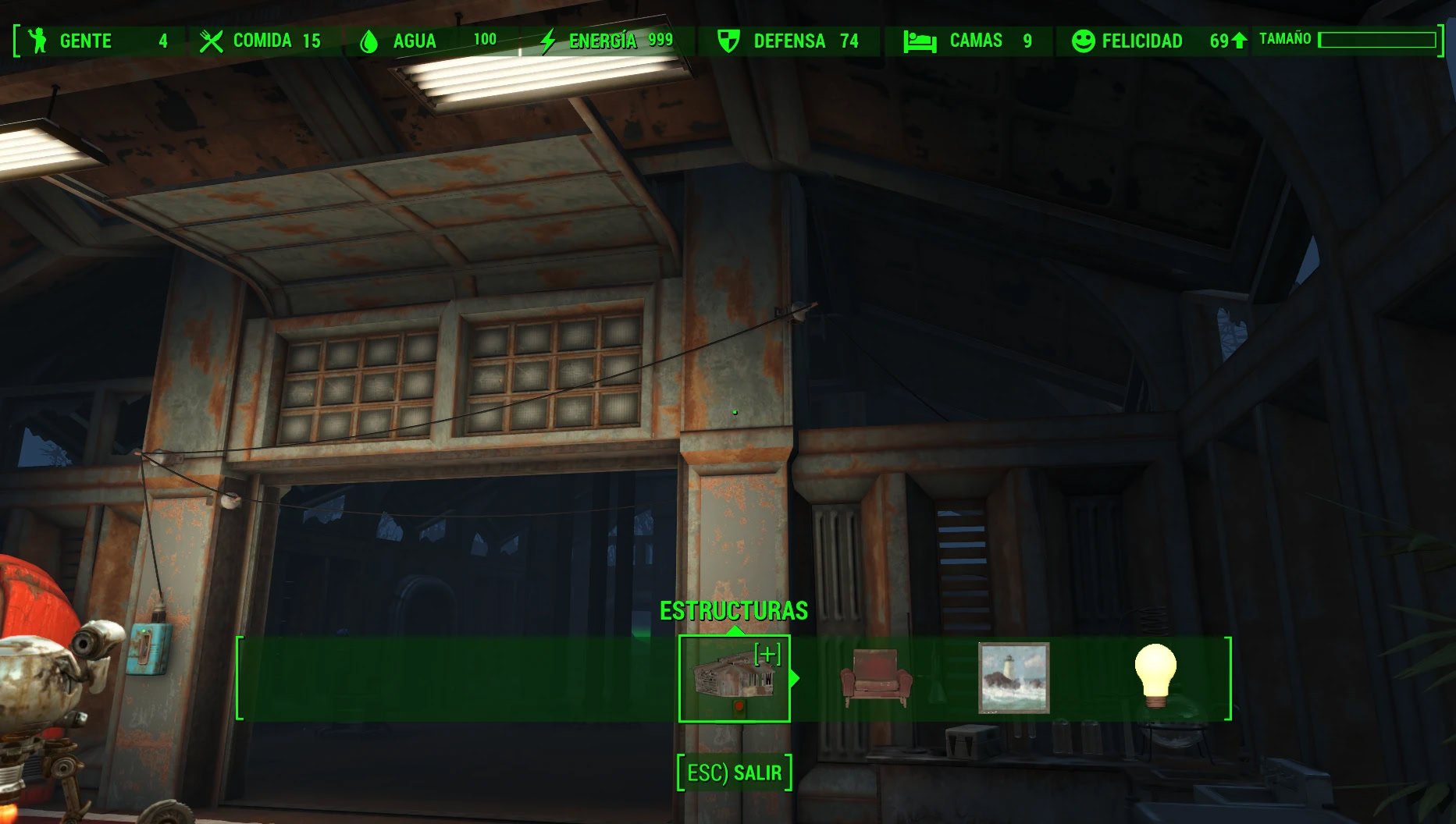
Task: Choose the red armchair furniture category
Action: pos(875,678)
